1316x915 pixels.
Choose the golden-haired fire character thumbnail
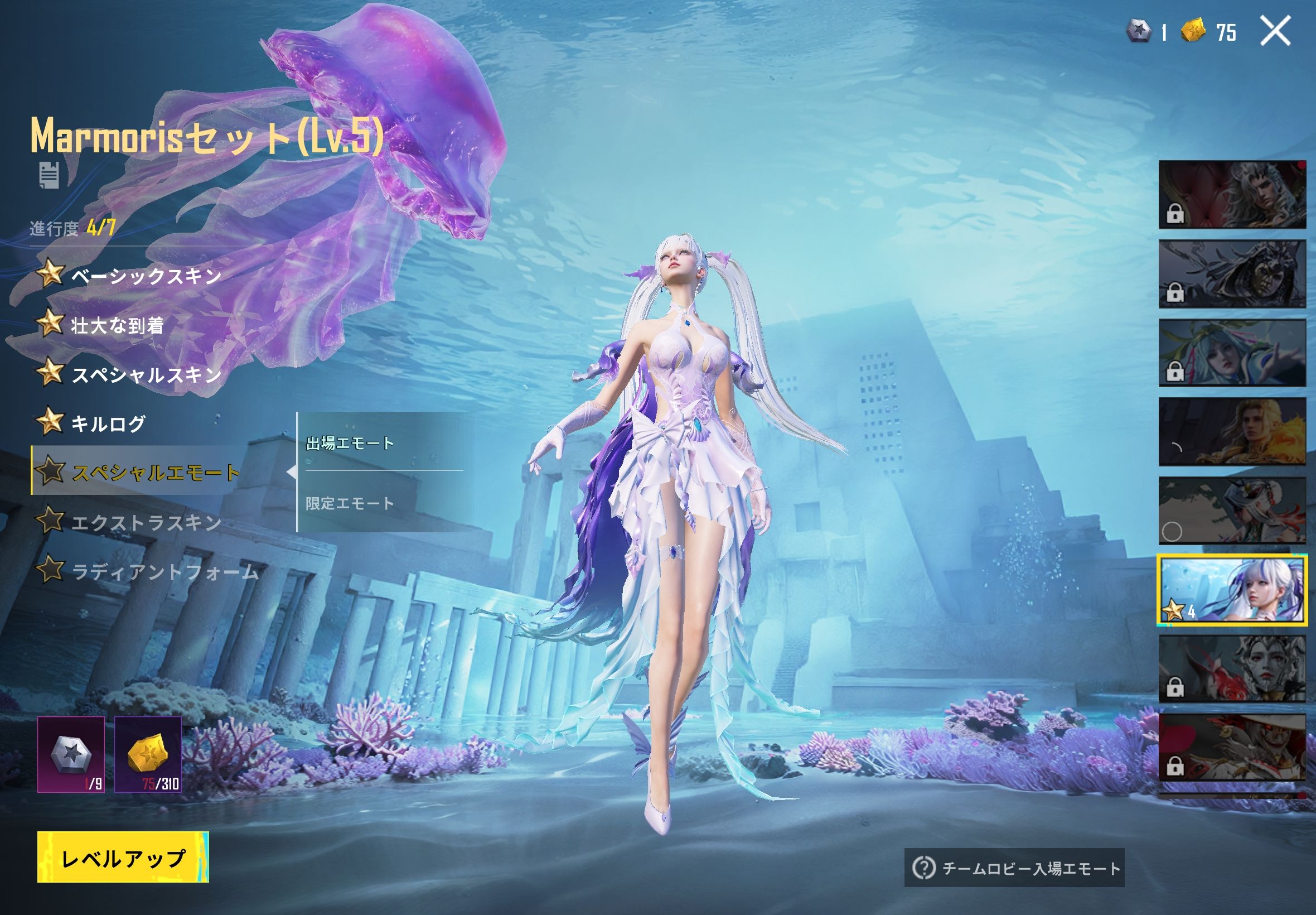tap(1232, 432)
